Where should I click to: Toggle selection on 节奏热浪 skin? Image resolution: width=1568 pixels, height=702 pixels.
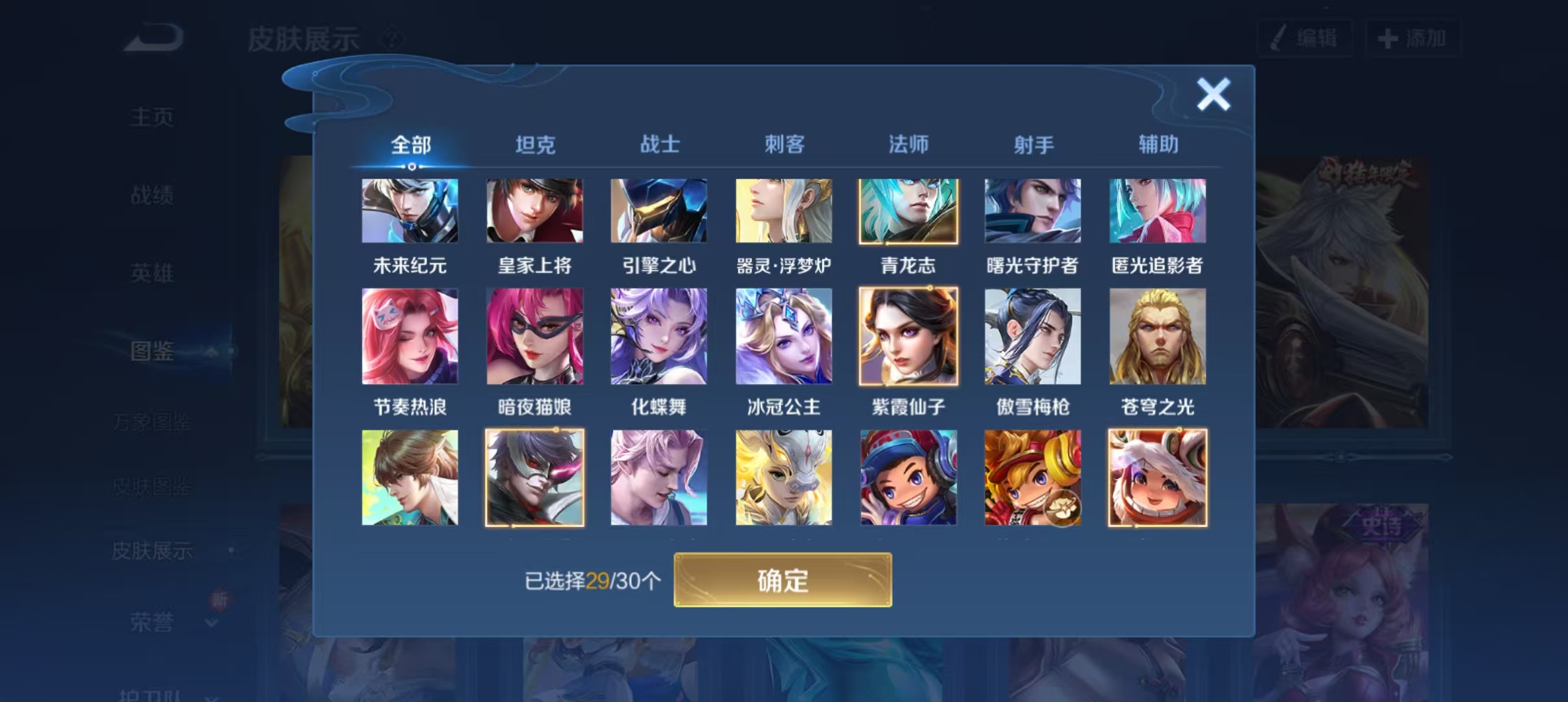pos(410,335)
